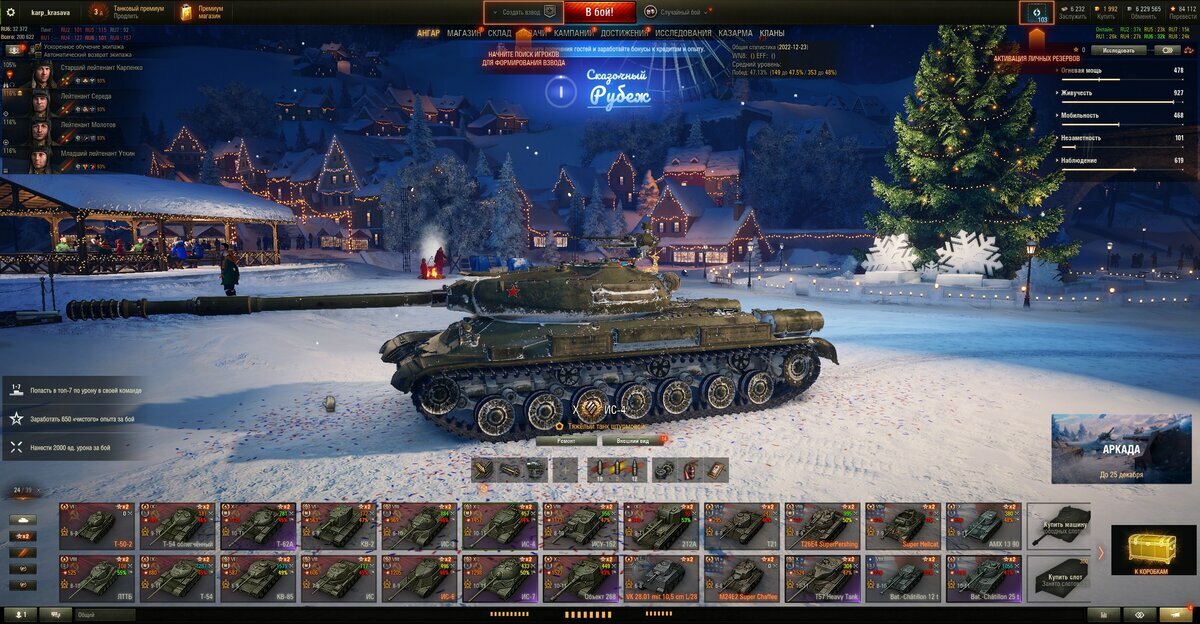Choose the T26E4 SuperPershing tank tile
Viewport: 1200px width, 624px height.
click(821, 525)
